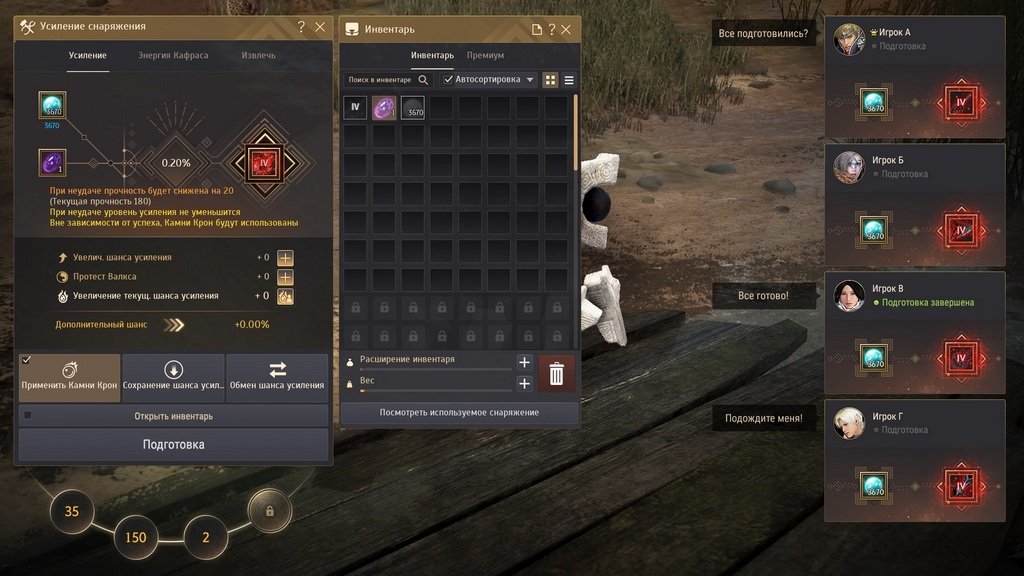Click Сохранение шанса усиления button
1024x576 pixels.
tap(173, 376)
